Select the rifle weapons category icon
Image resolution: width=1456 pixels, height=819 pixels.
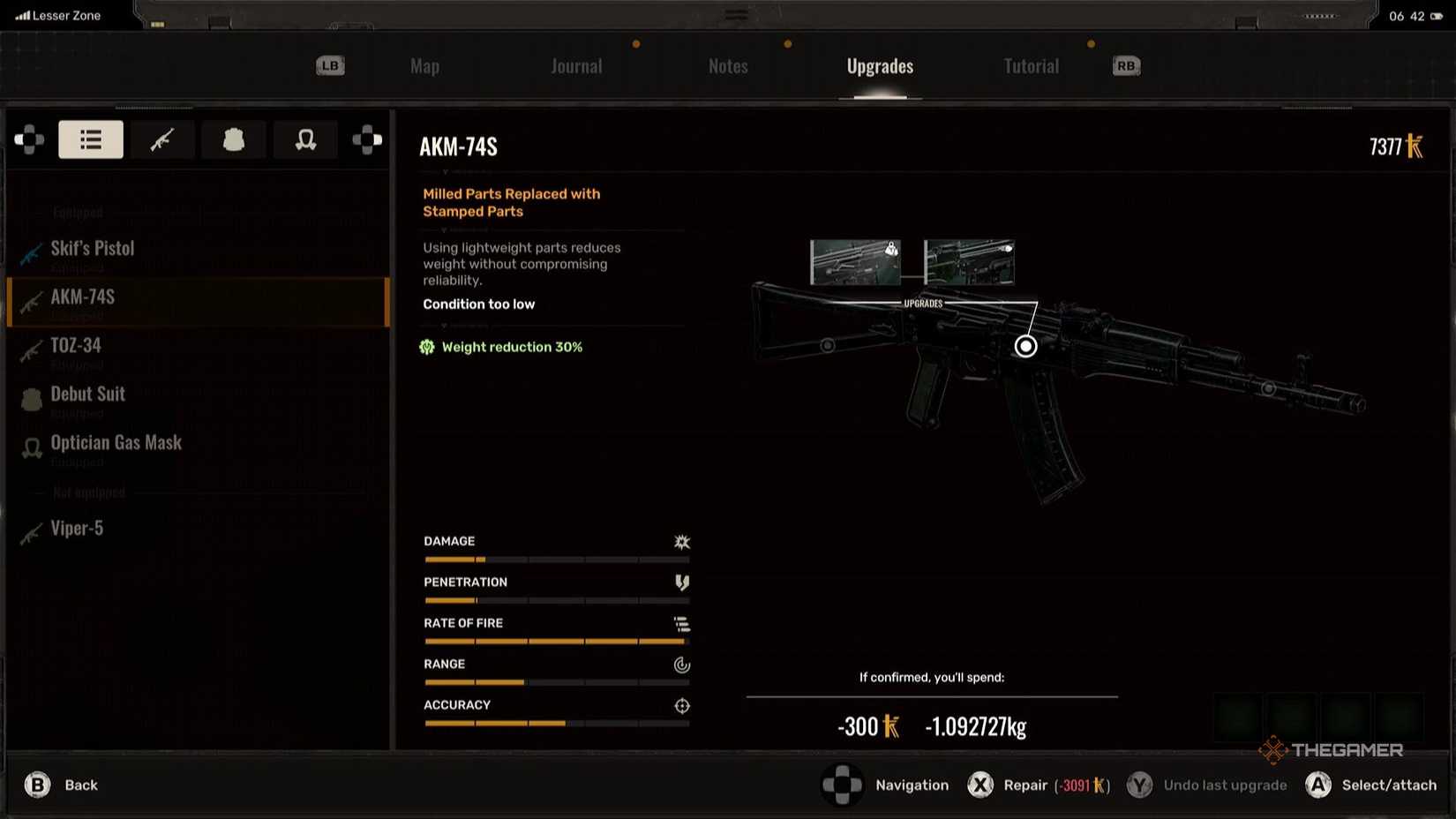click(162, 139)
